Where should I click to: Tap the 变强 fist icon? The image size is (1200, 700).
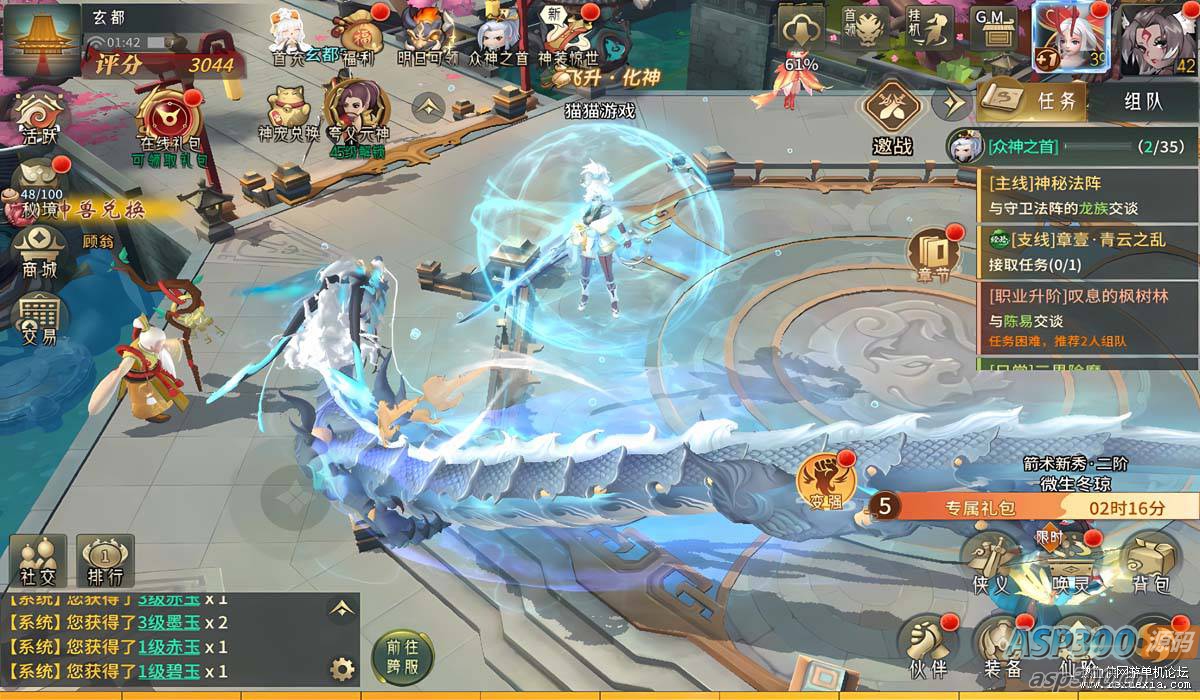pyautogui.click(x=824, y=480)
